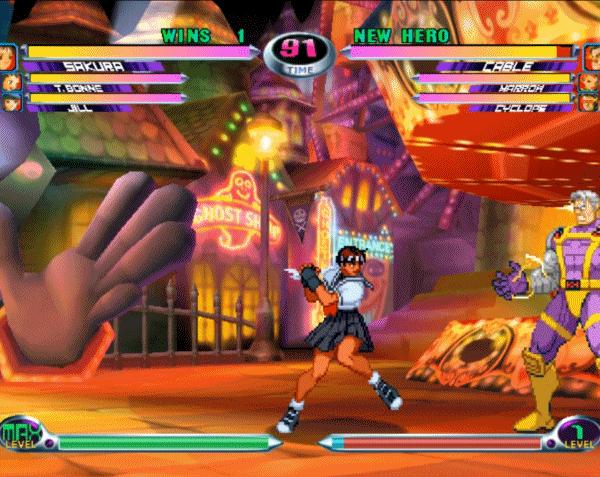The width and height of the screenshot is (600, 477).
Task: Select Sakura's character portrait
Action: click(x=9, y=55)
